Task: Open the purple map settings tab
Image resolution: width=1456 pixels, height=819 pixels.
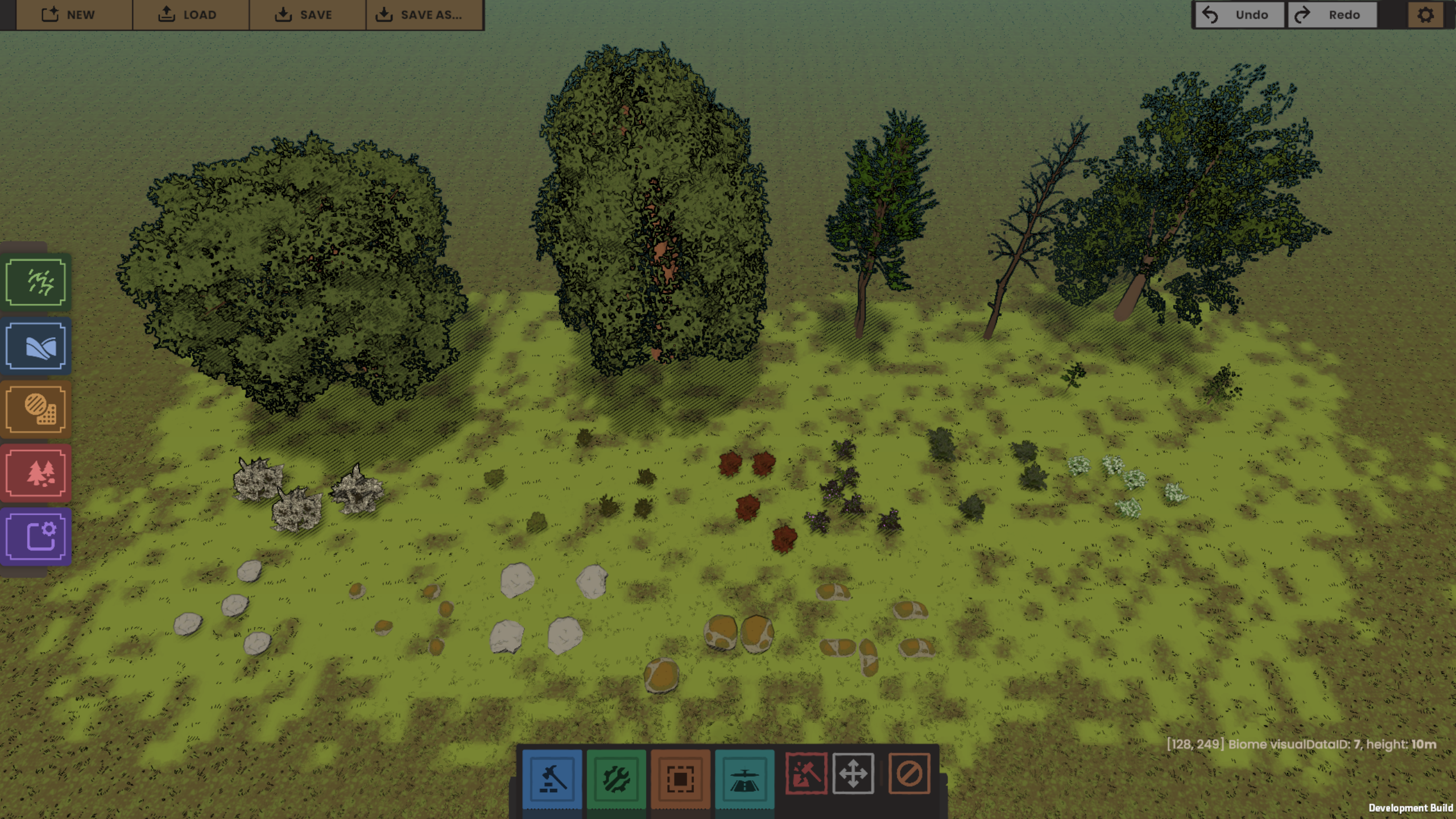Action: (36, 536)
